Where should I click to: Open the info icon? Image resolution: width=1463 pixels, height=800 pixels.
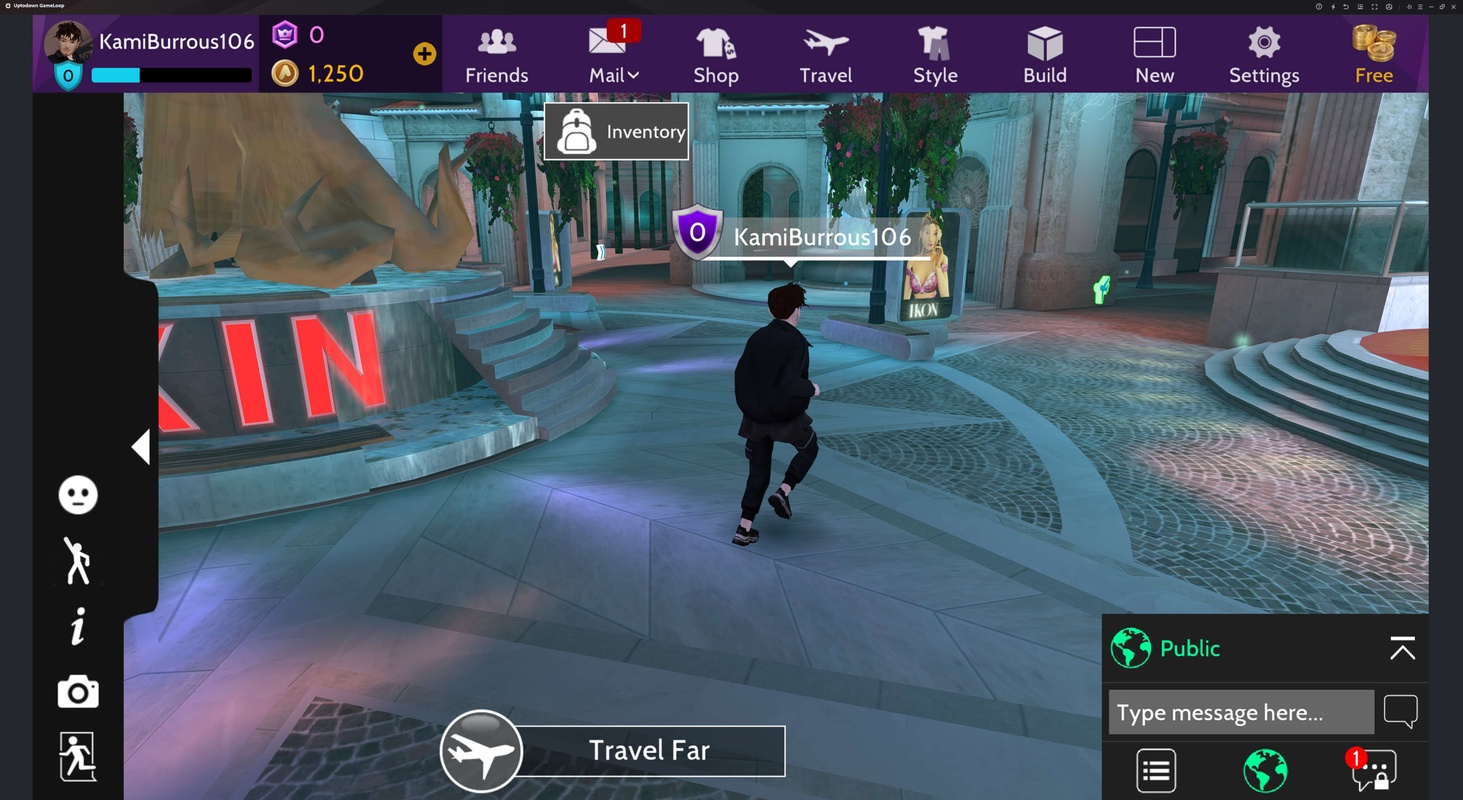point(78,627)
